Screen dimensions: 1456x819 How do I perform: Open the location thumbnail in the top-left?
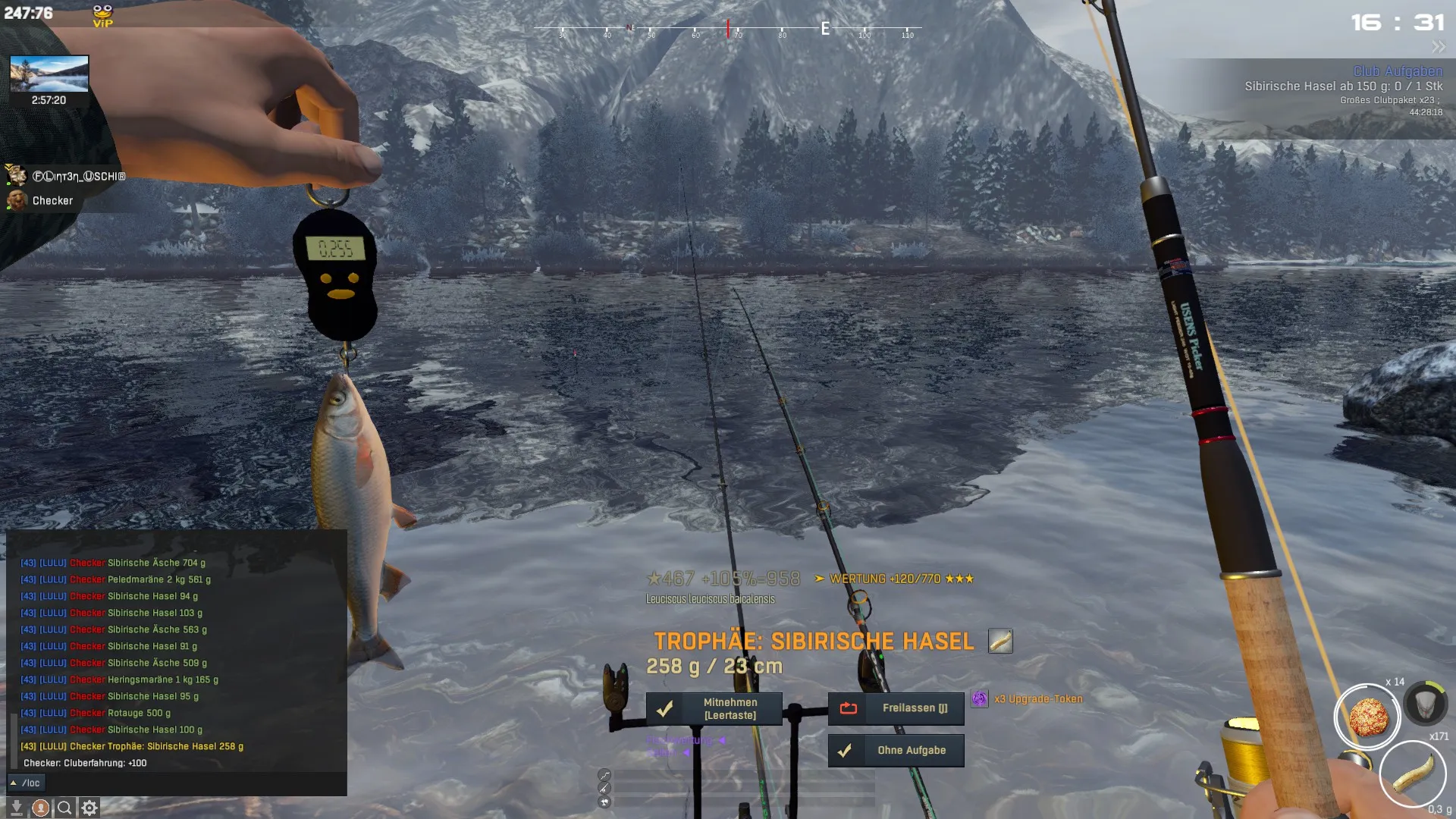click(x=49, y=74)
